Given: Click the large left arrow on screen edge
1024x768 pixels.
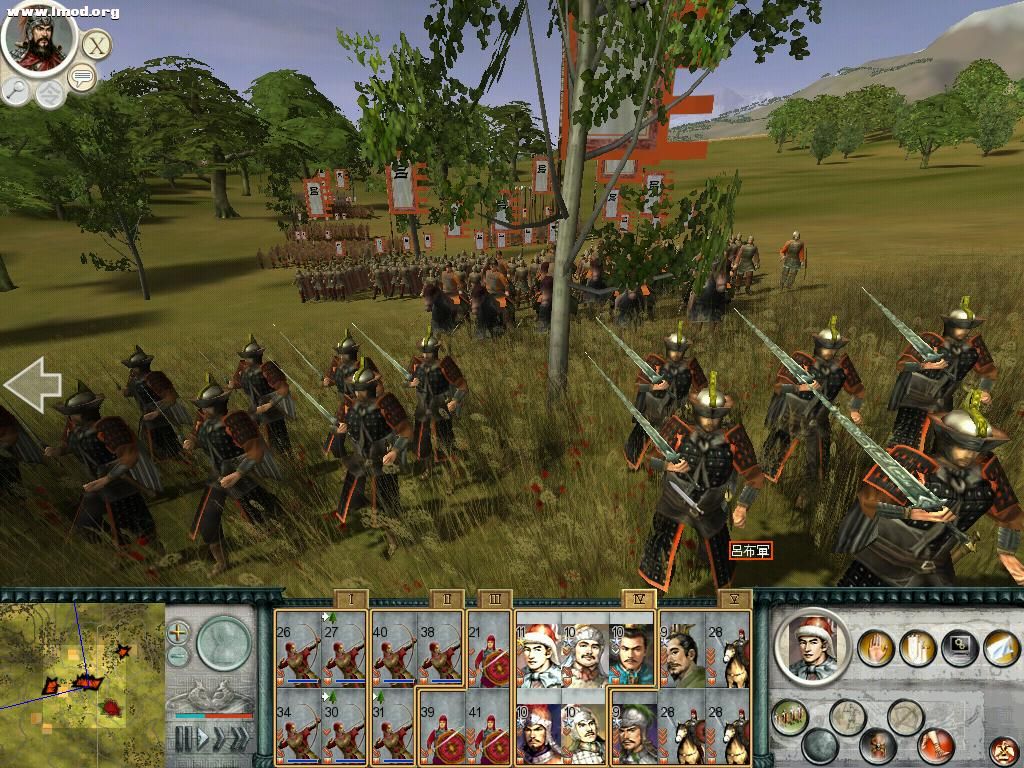Looking at the screenshot, I should [33, 386].
